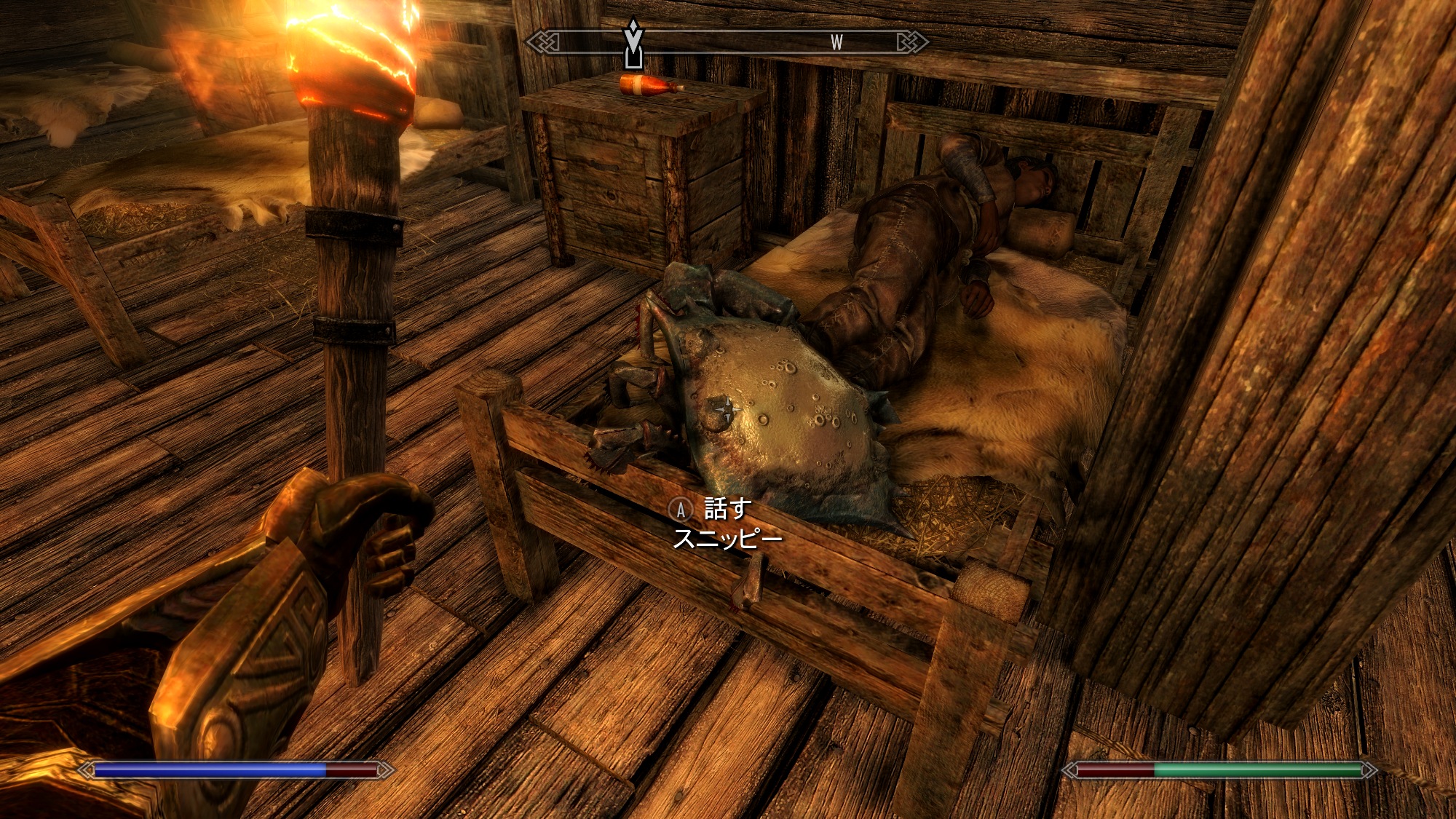
Task: Click the quest marker on the compass
Action: [633, 44]
